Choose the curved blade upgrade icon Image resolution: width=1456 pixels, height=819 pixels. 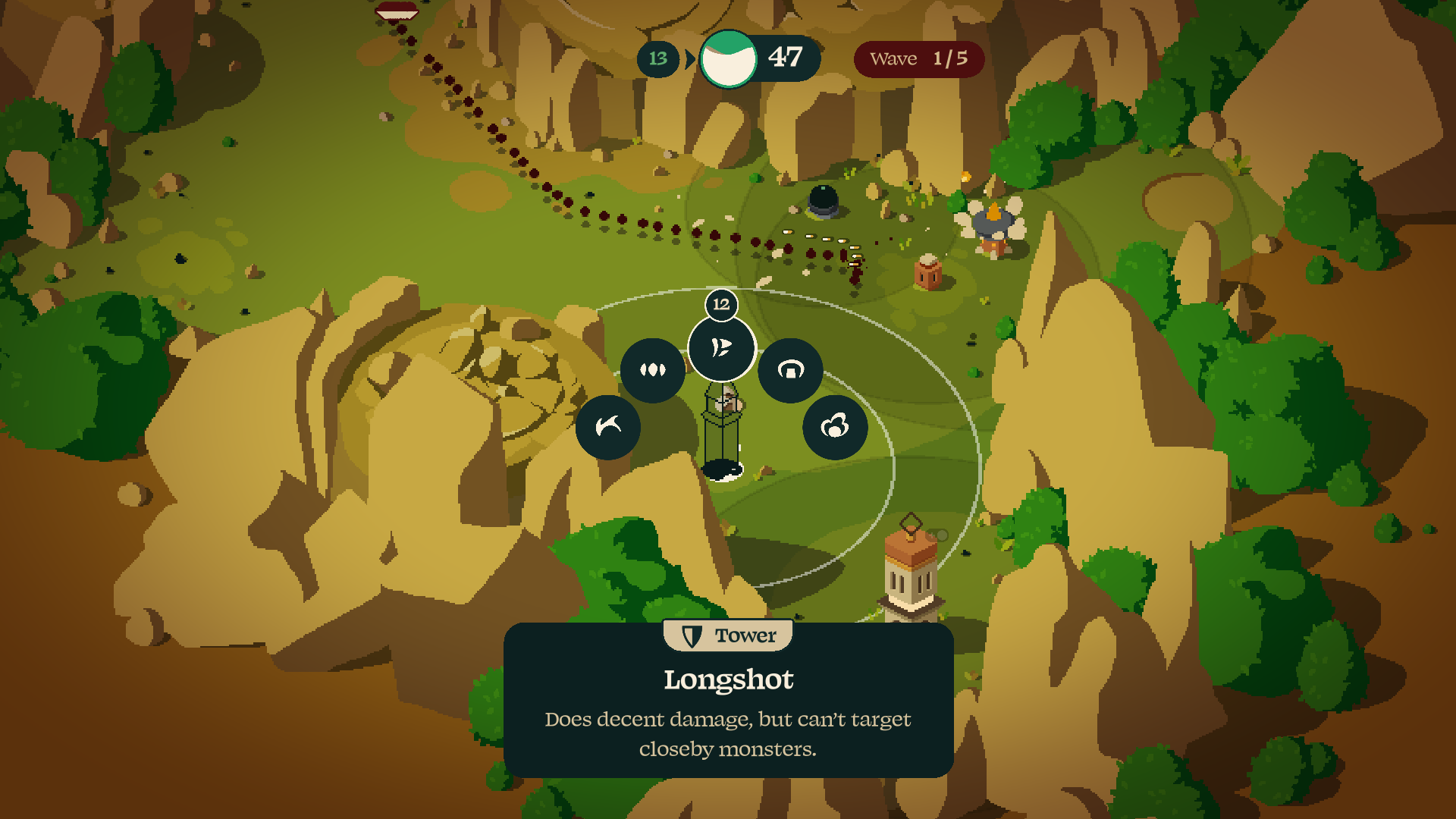[607, 426]
